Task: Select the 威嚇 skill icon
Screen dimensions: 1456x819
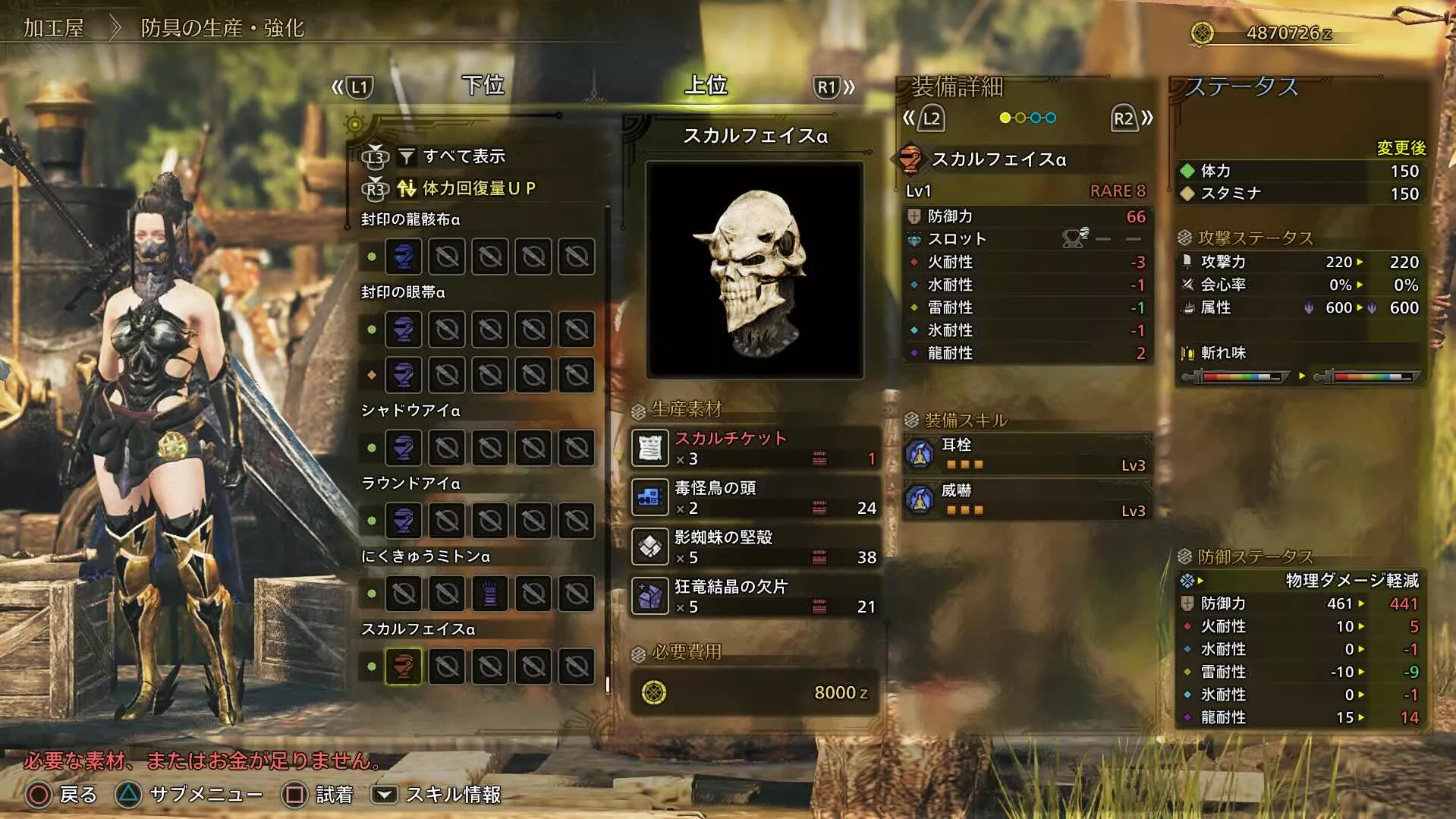Action: tap(921, 500)
